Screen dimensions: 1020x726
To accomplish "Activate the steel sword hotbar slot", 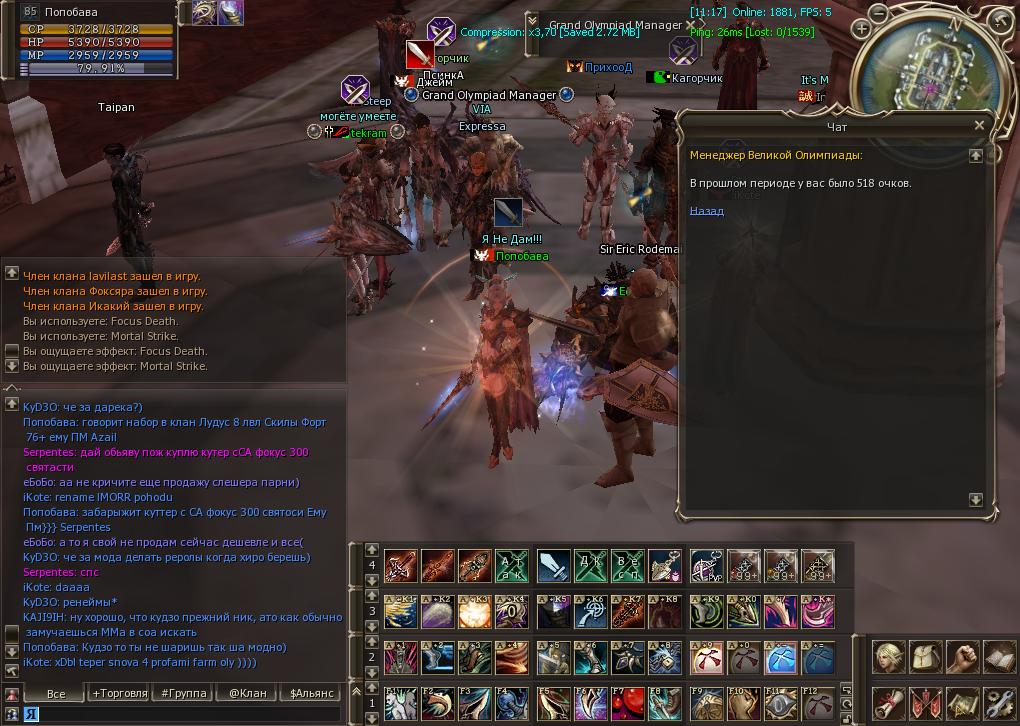I will tap(553, 567).
